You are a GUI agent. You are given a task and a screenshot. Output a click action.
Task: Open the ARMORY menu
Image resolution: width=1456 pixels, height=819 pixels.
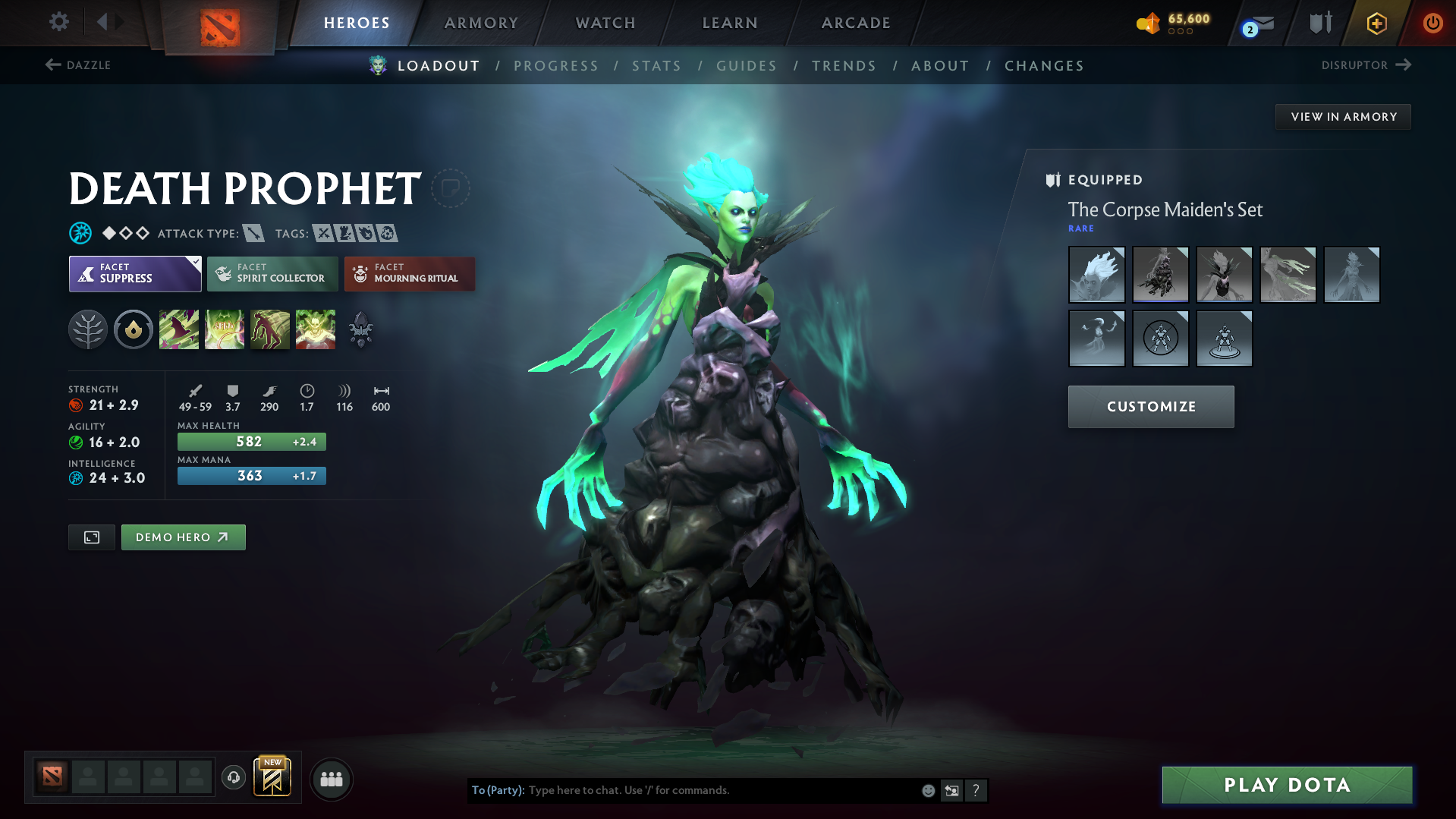pos(481,22)
